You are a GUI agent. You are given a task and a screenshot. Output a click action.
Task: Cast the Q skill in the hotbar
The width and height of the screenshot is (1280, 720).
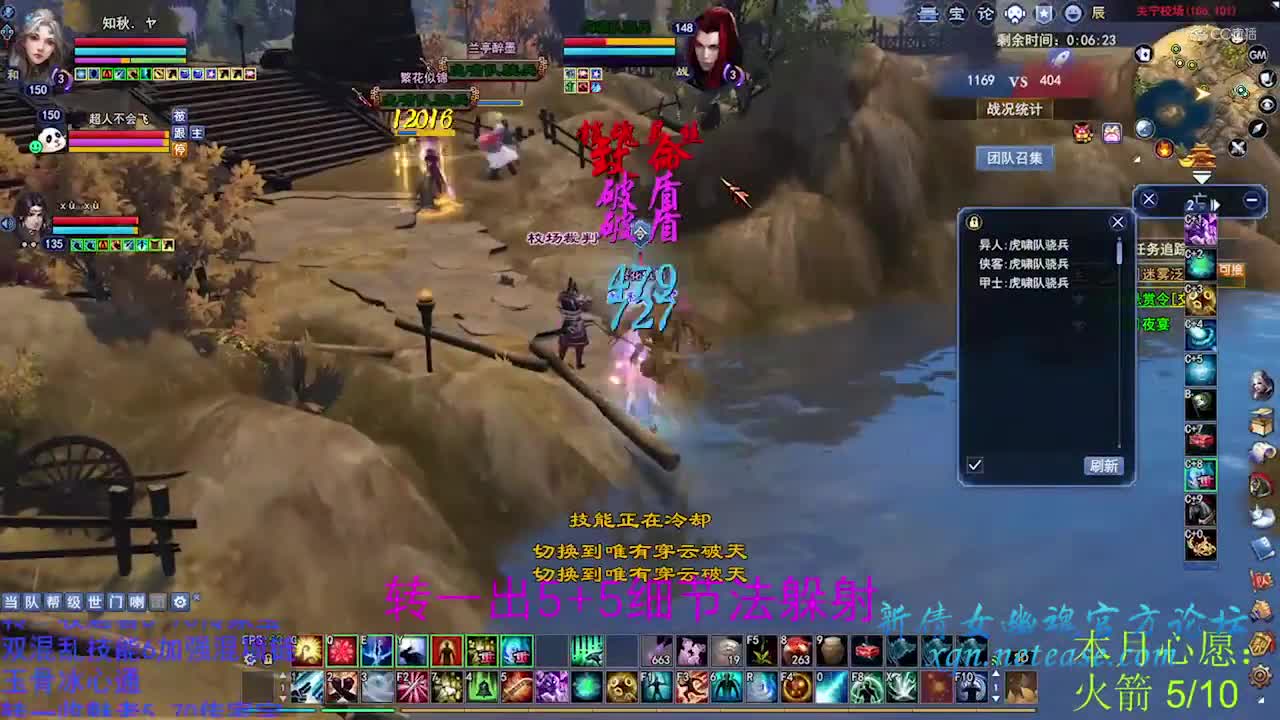pos(340,651)
